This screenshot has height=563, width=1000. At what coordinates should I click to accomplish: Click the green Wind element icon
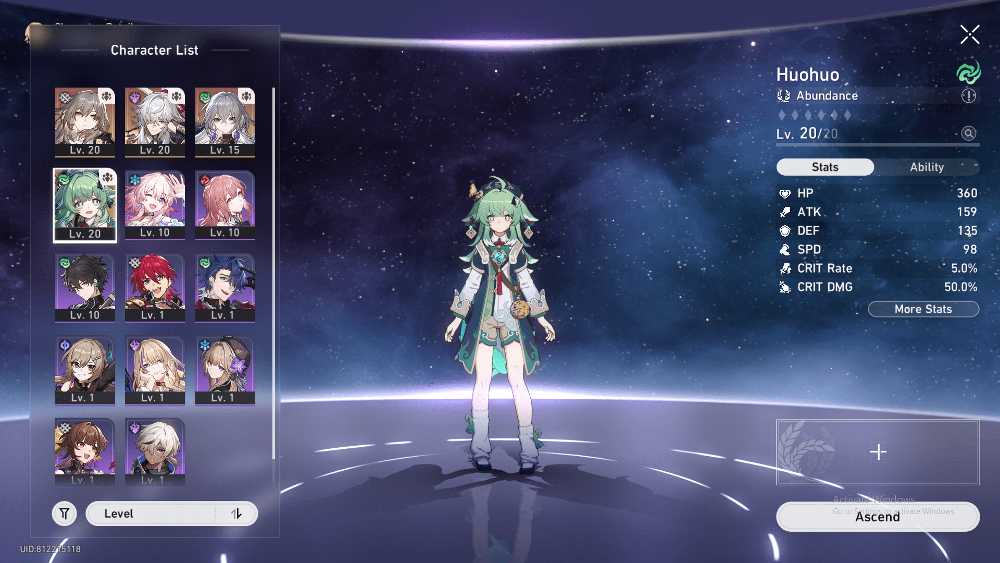click(968, 73)
